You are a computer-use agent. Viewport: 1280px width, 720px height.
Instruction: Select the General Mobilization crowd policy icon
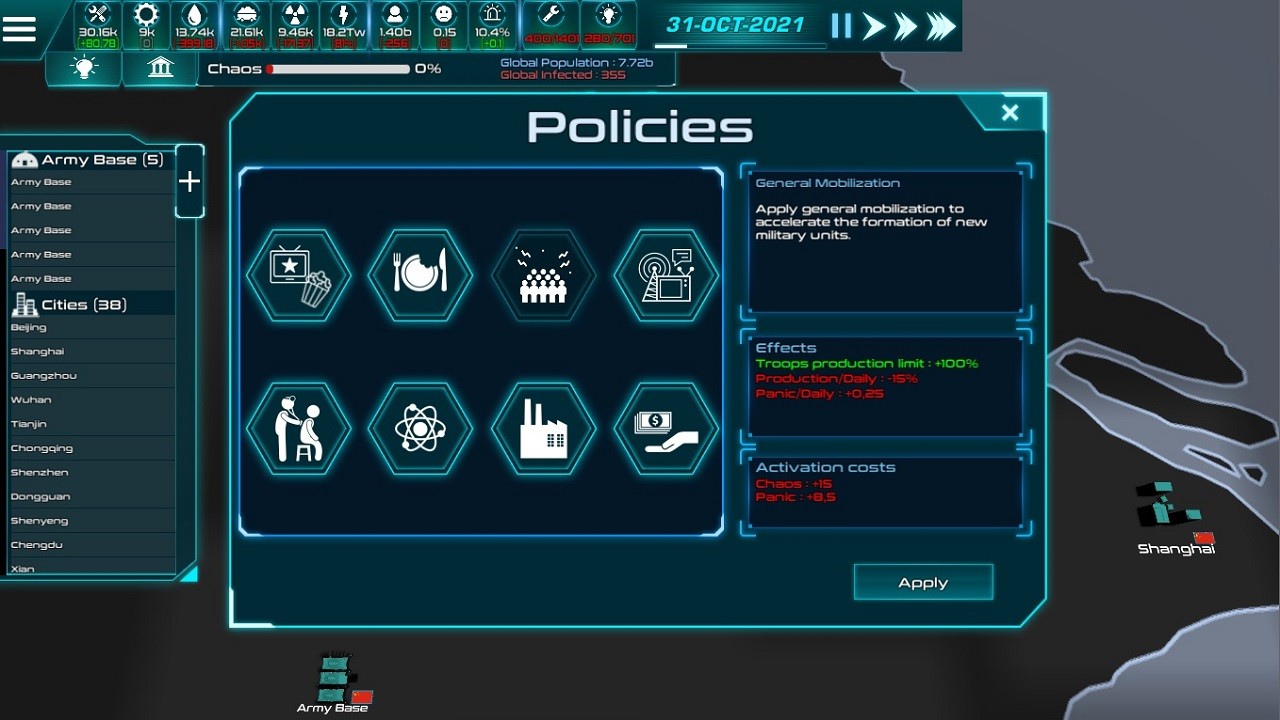pos(543,275)
